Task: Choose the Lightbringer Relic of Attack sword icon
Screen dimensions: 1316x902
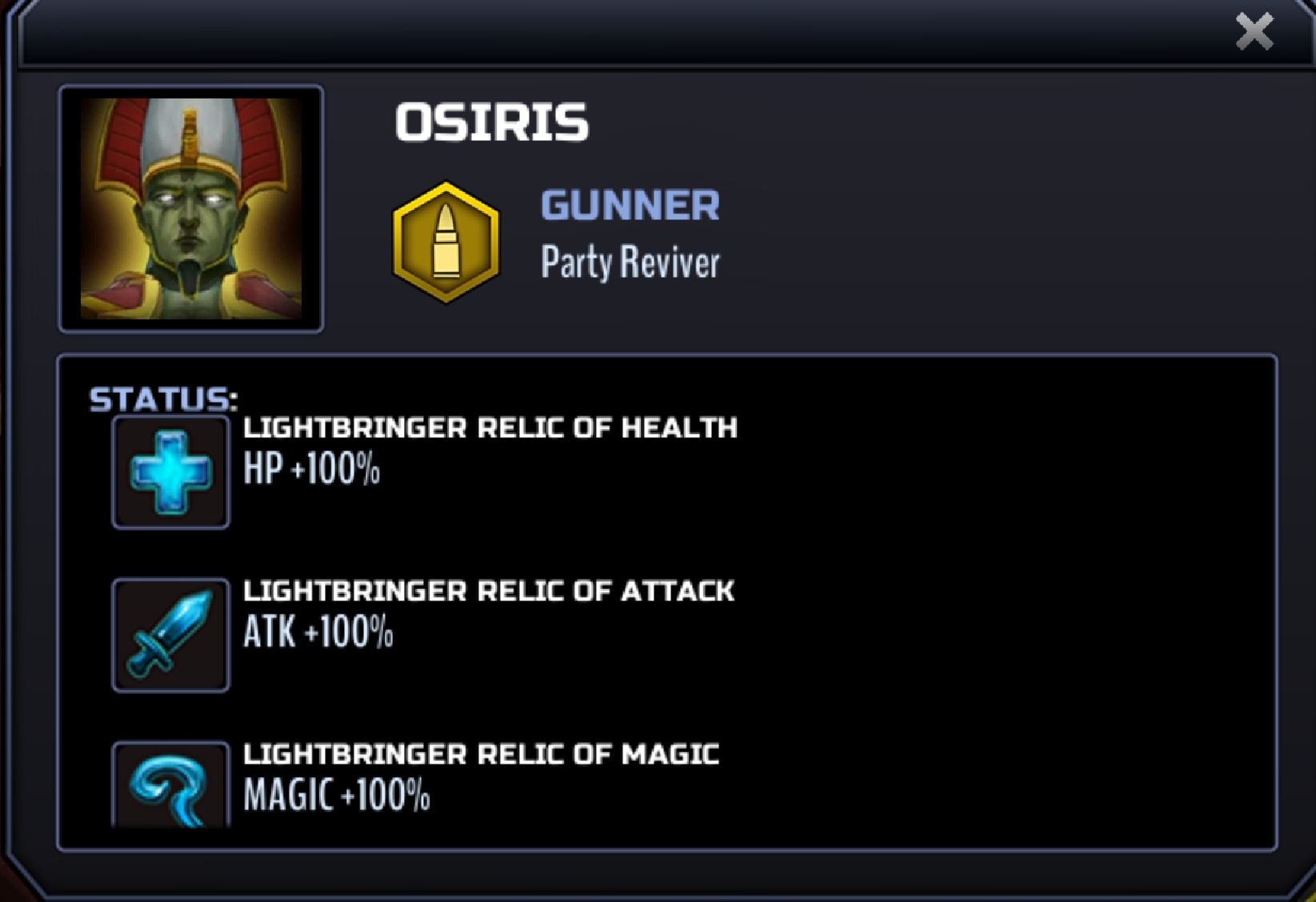Action: click(x=170, y=635)
